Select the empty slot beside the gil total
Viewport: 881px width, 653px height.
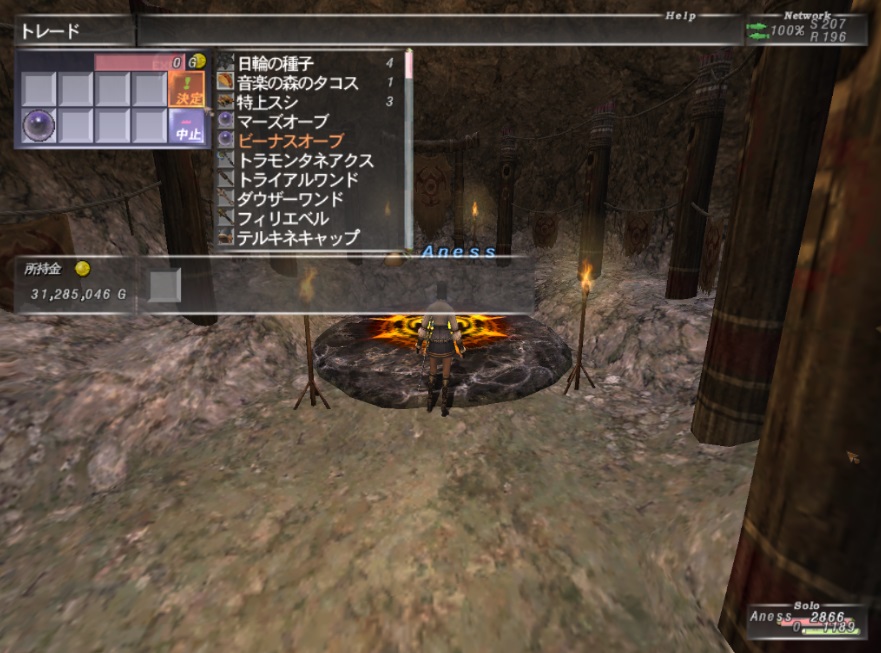point(165,286)
